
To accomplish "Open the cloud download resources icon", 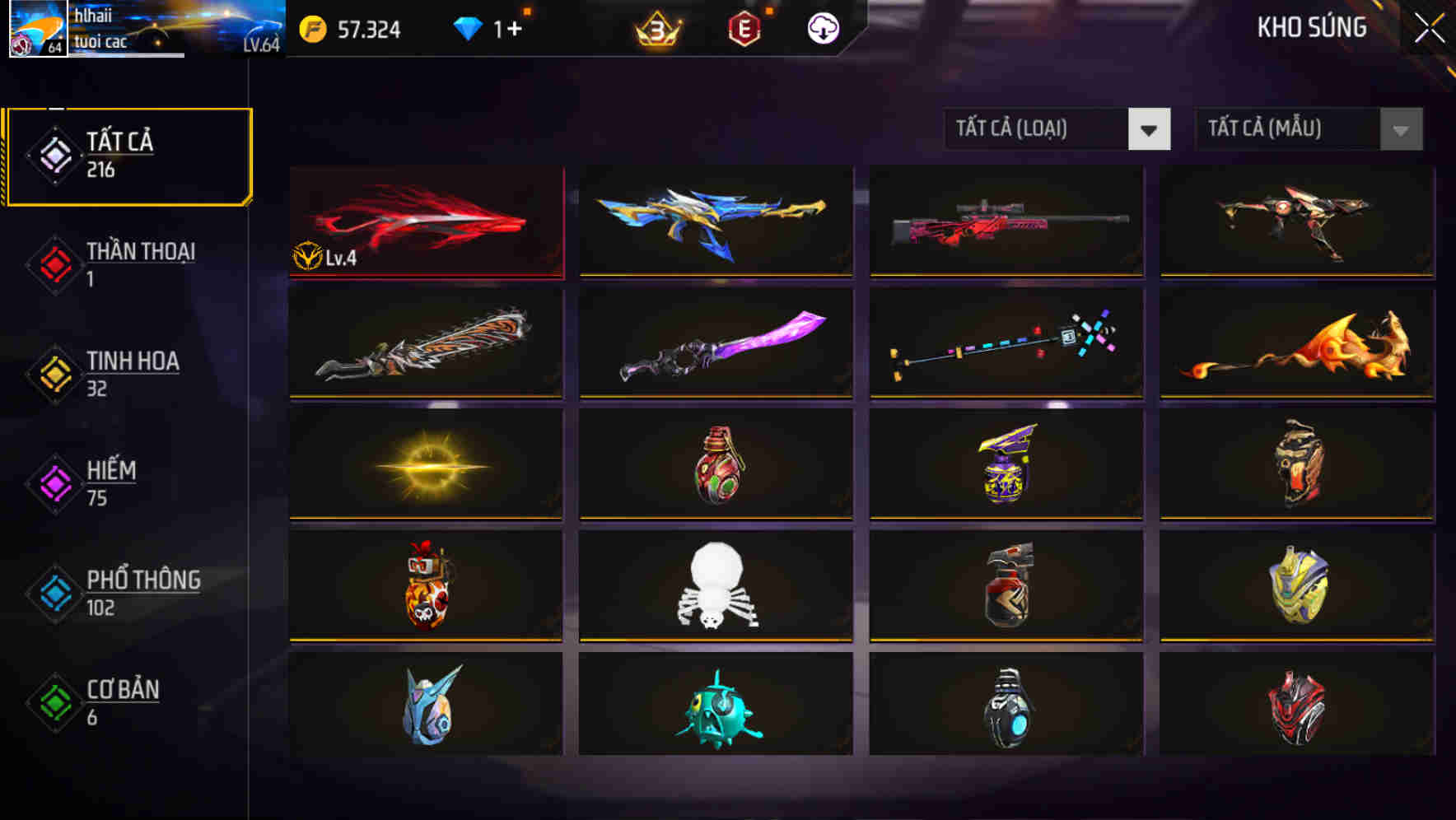I will tap(821, 27).
